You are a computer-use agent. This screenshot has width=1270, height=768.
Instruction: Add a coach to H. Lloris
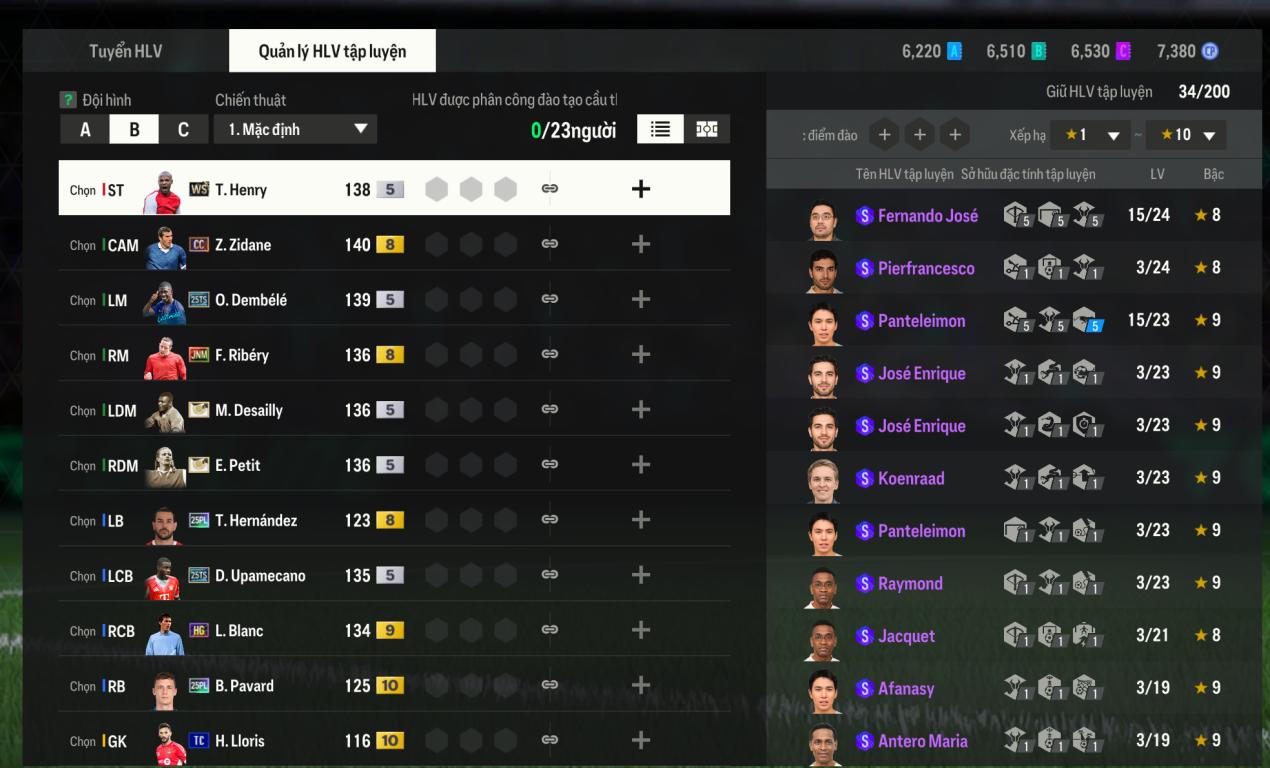(641, 740)
